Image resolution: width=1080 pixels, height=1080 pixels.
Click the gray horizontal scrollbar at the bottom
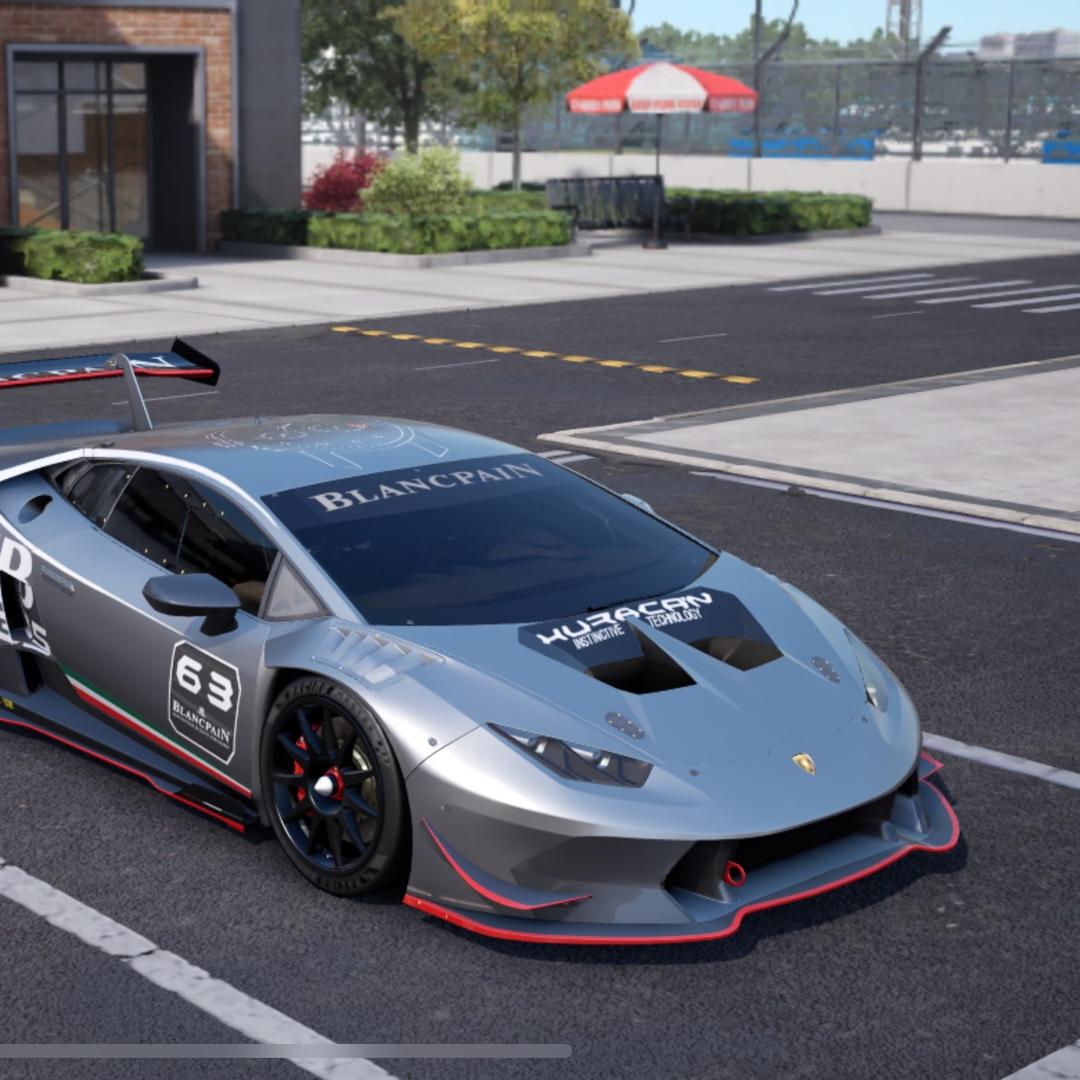[x=285, y=1051]
